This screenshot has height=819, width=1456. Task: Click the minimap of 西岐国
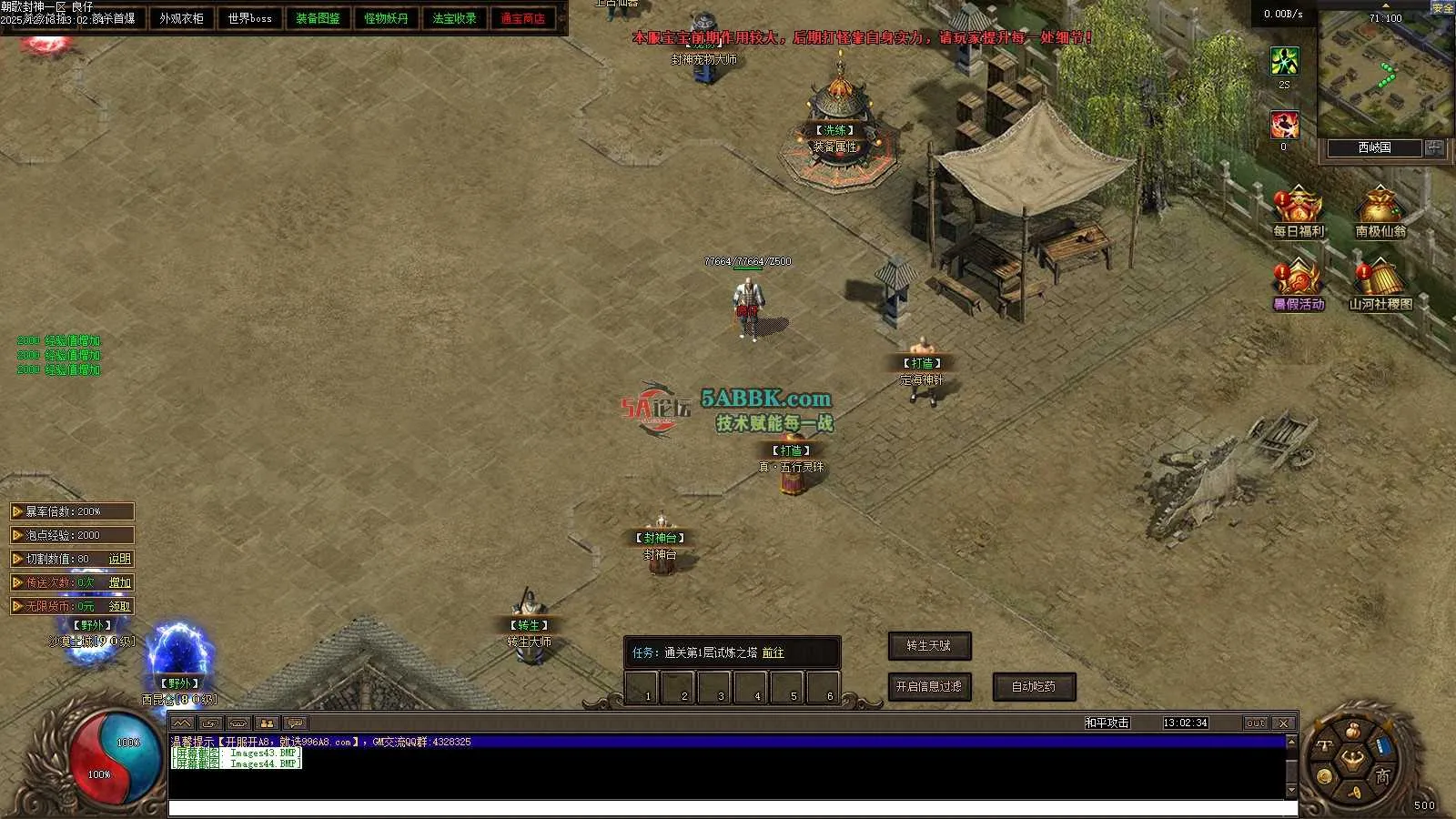[x=1383, y=77]
